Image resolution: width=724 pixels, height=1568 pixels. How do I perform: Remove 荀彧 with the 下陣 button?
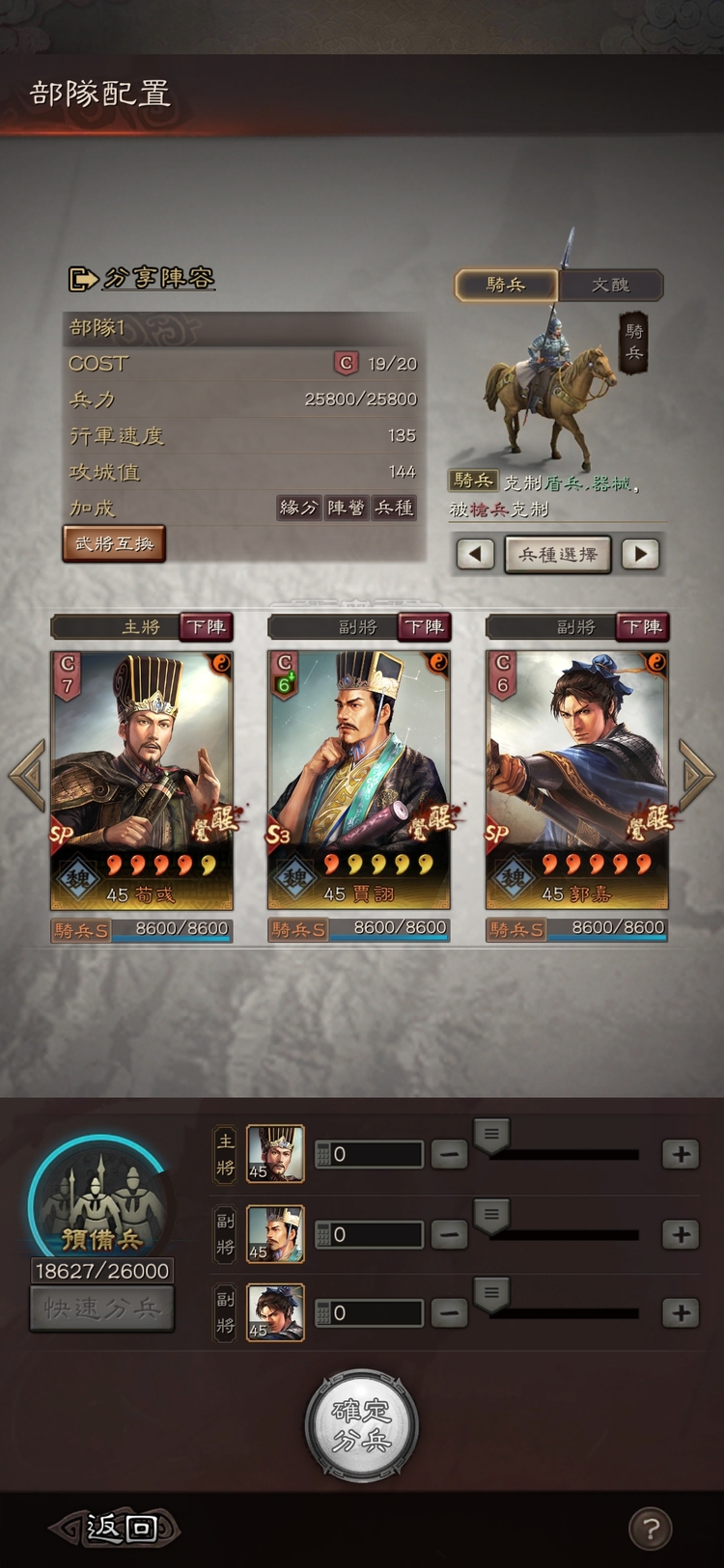(206, 627)
